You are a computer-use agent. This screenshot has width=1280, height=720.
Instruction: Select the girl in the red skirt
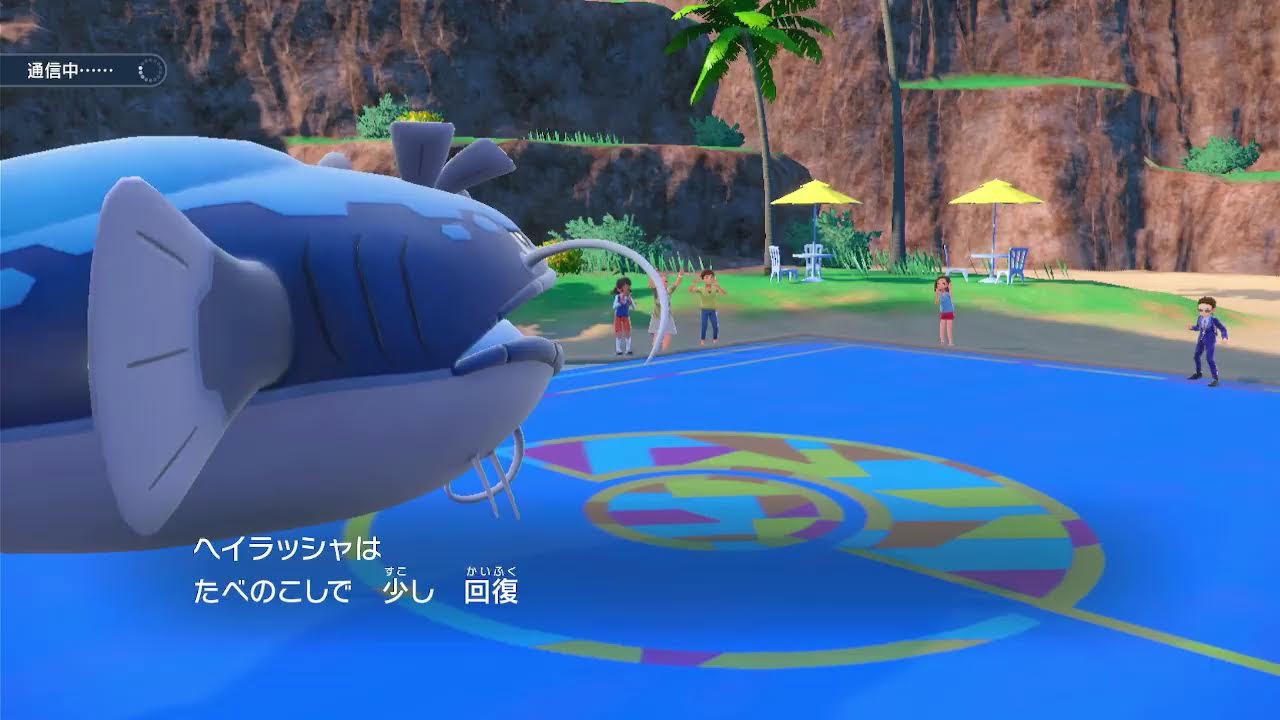[622, 315]
